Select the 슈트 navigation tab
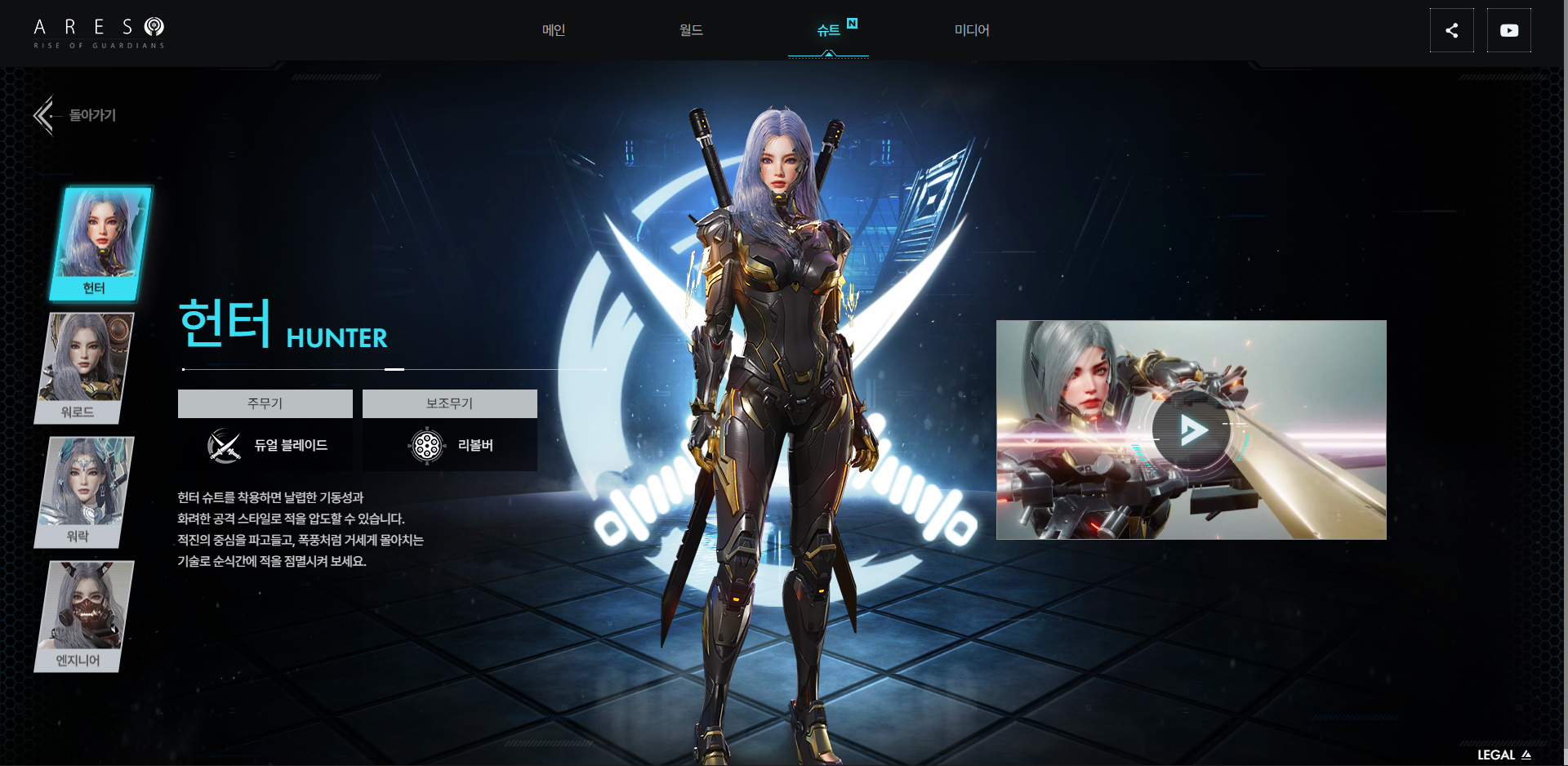 coord(828,30)
